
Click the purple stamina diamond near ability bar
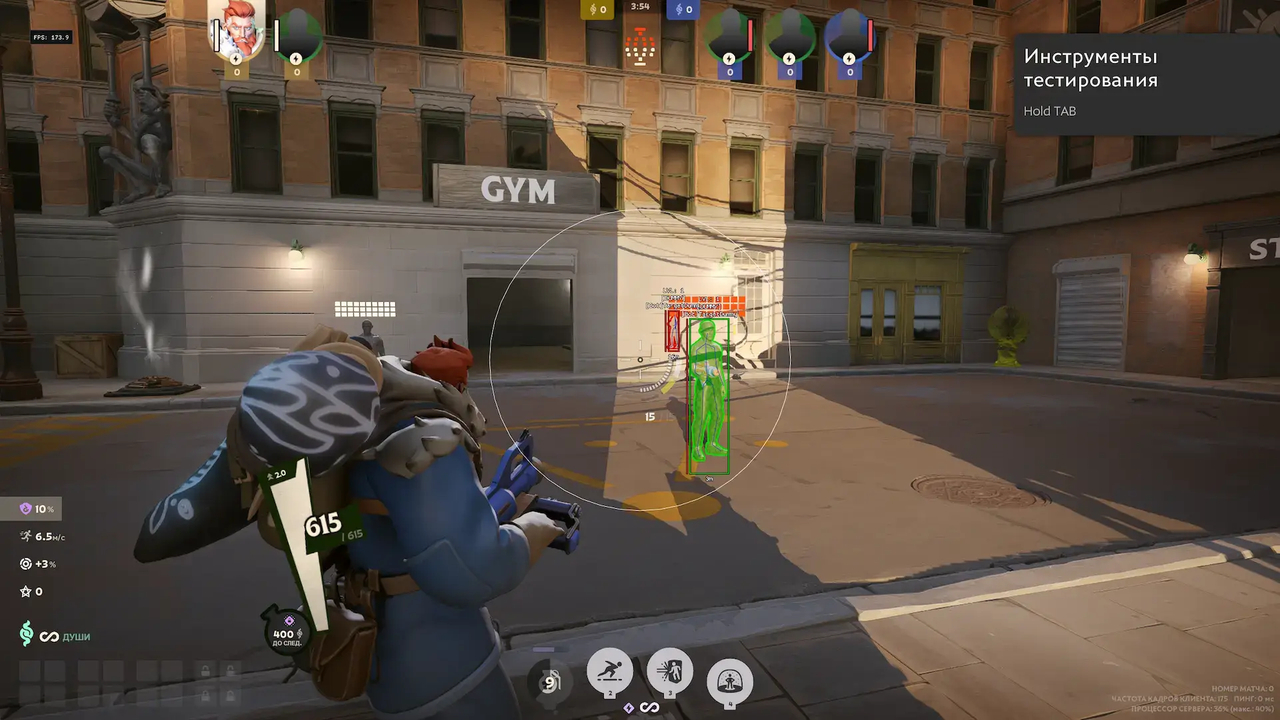pyautogui.click(x=629, y=707)
